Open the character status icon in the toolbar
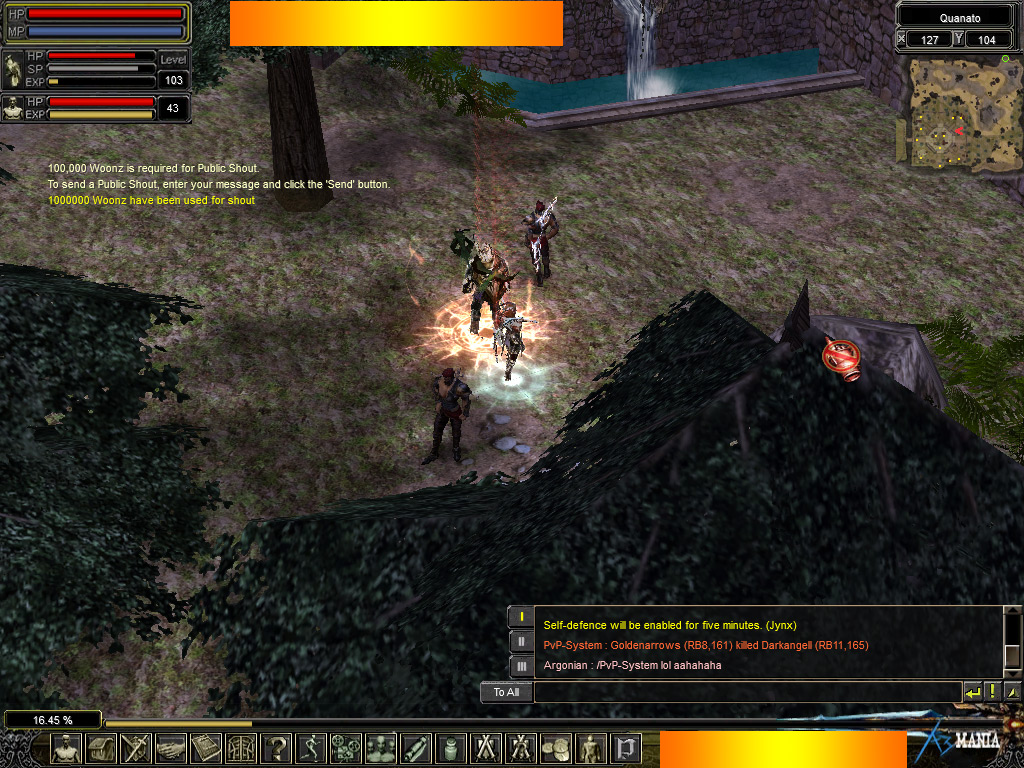 pyautogui.click(x=66, y=747)
